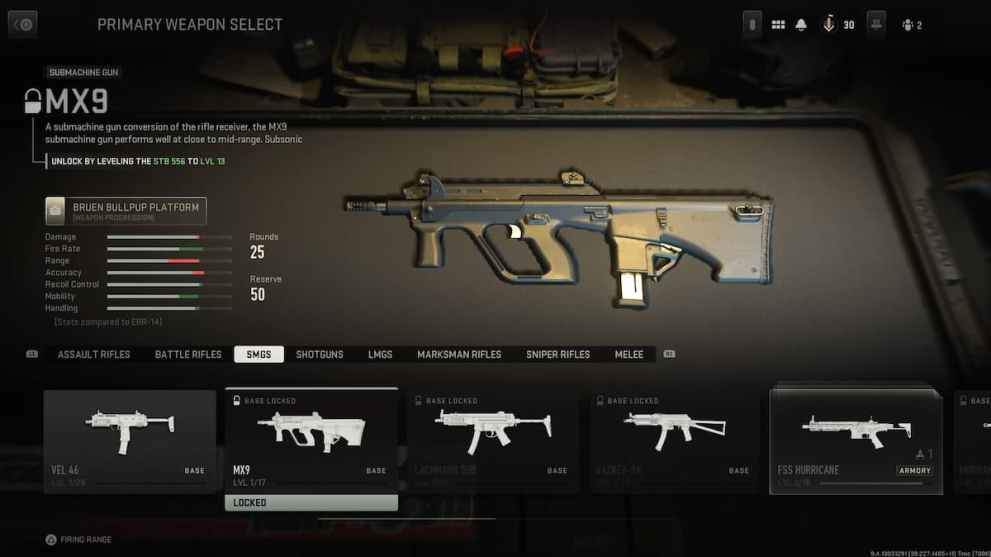The height and width of the screenshot is (557, 991).
Task: Click the player rank emblem icon
Action: point(829,25)
